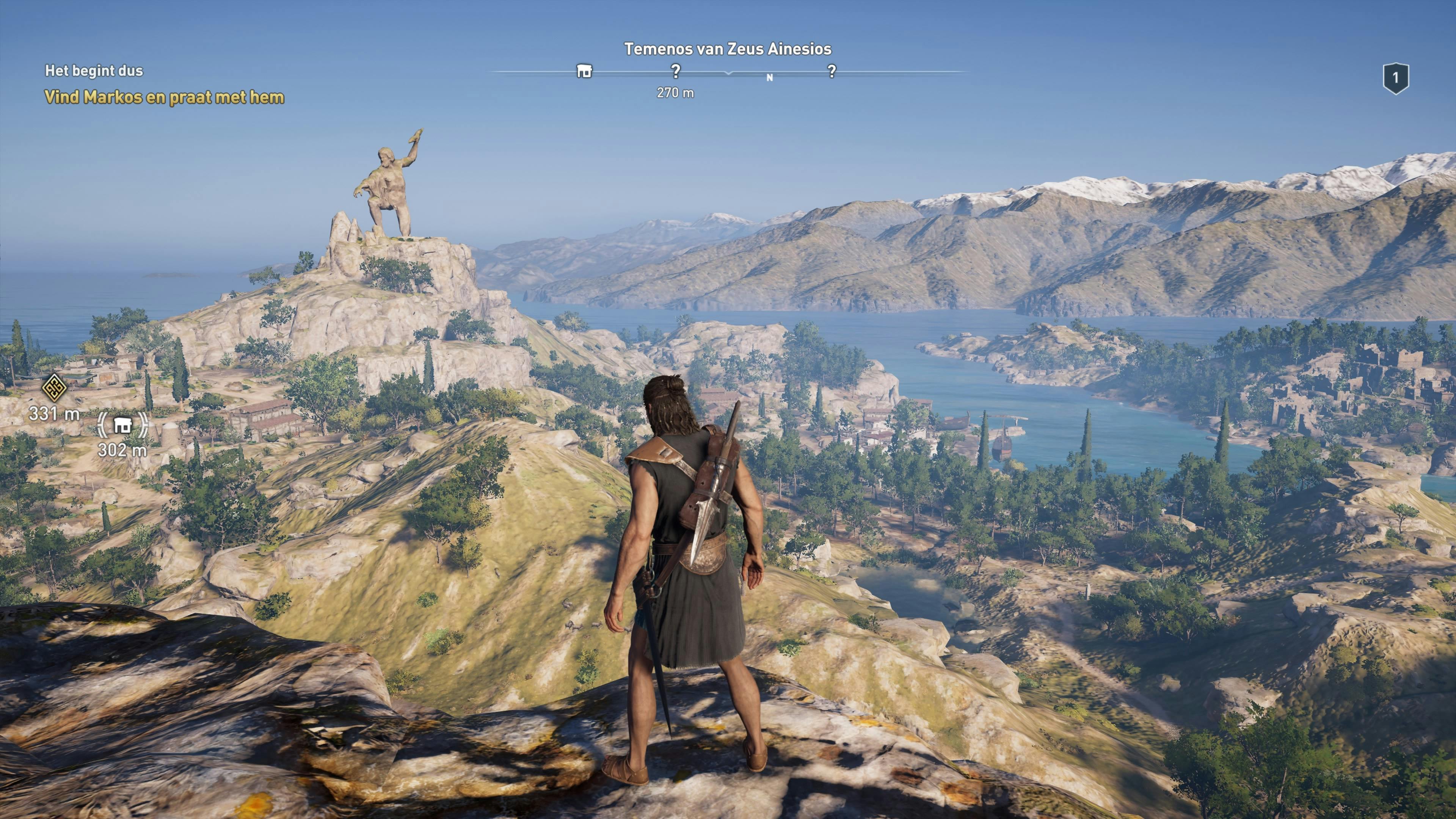Image resolution: width=1456 pixels, height=819 pixels.
Task: Click the chevron below the compass center
Action: pyautogui.click(x=728, y=74)
